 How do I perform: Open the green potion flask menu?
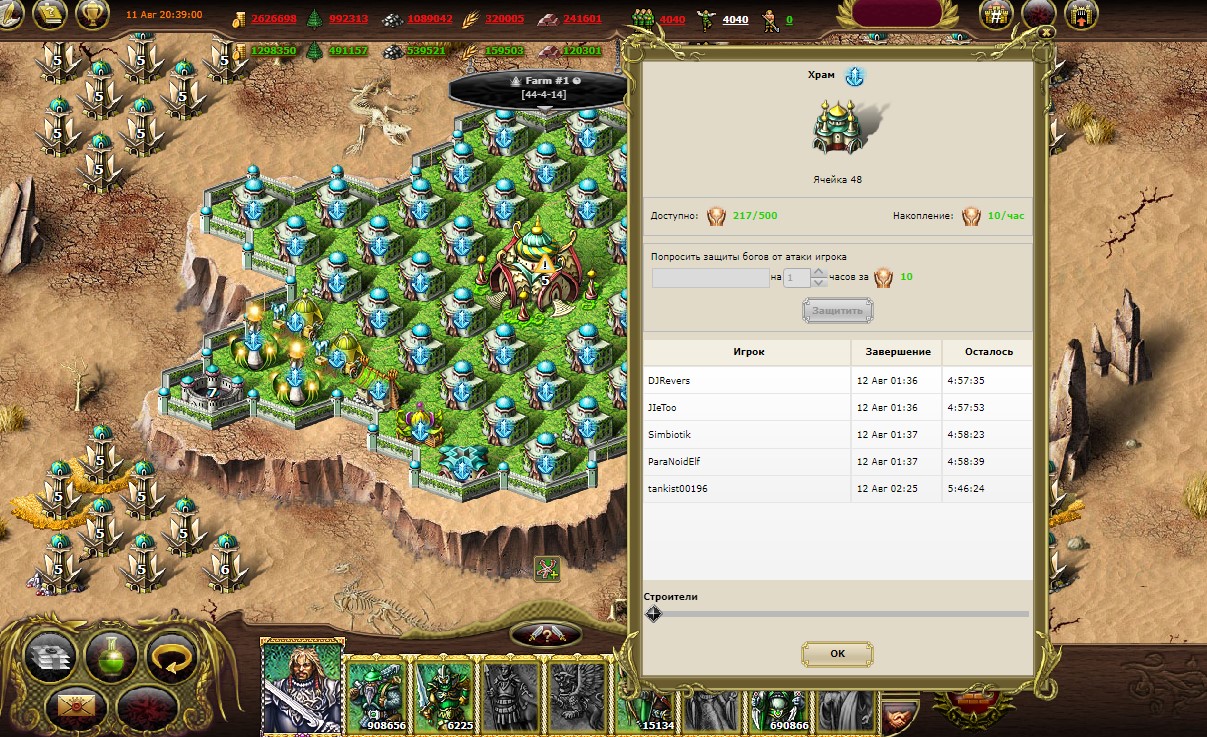111,657
